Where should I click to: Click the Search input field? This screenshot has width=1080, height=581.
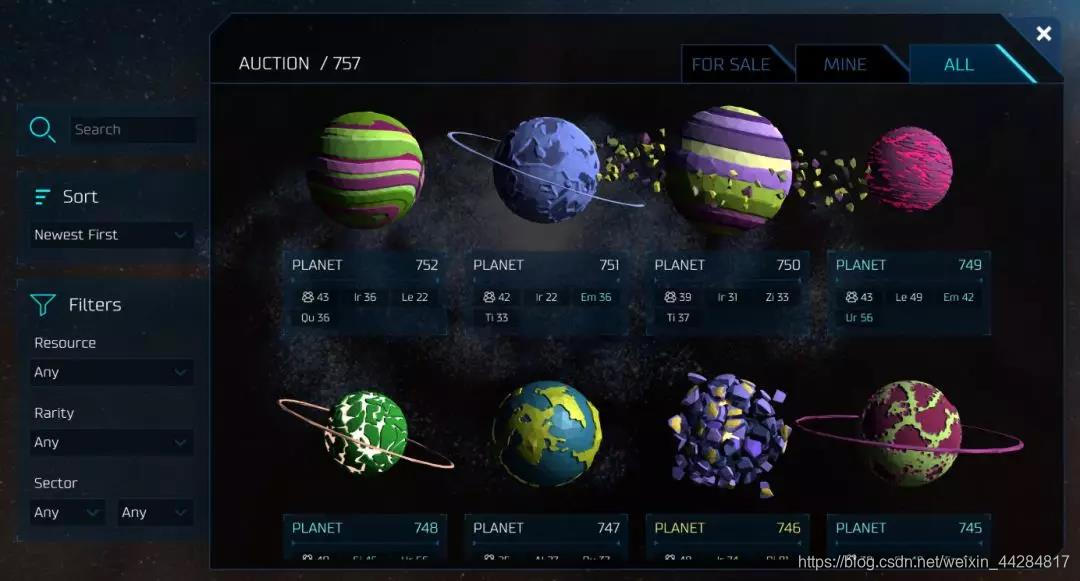tap(133, 130)
